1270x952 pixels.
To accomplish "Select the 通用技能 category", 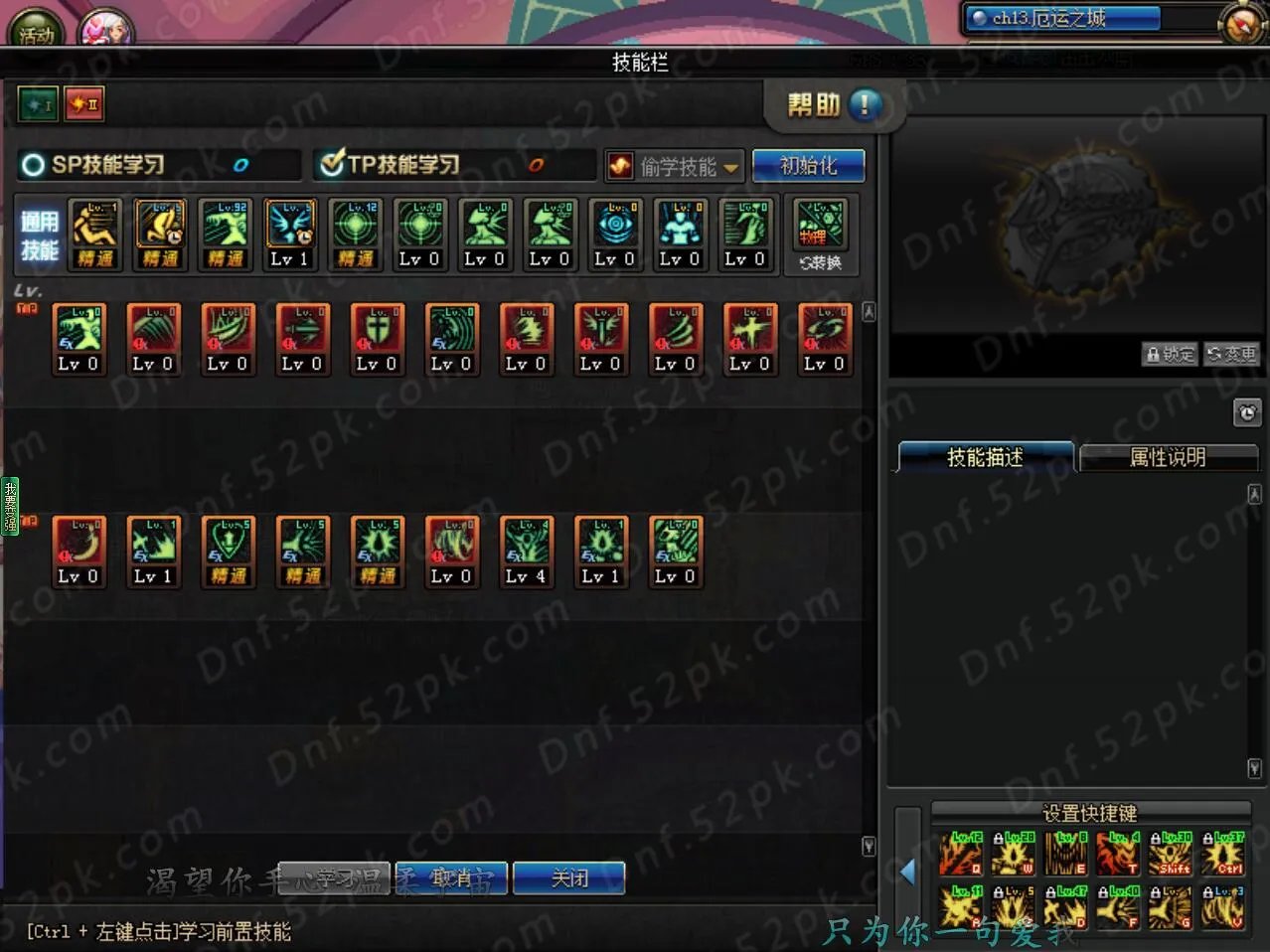I will [x=40, y=236].
